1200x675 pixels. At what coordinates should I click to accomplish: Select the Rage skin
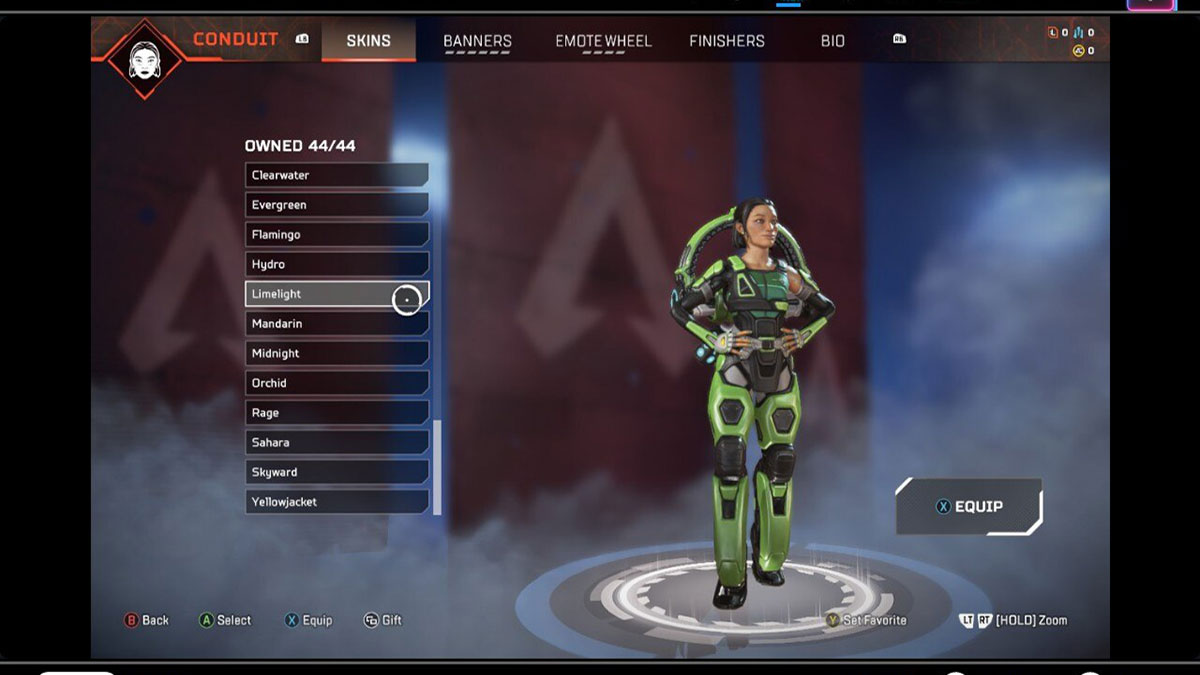[x=336, y=413]
